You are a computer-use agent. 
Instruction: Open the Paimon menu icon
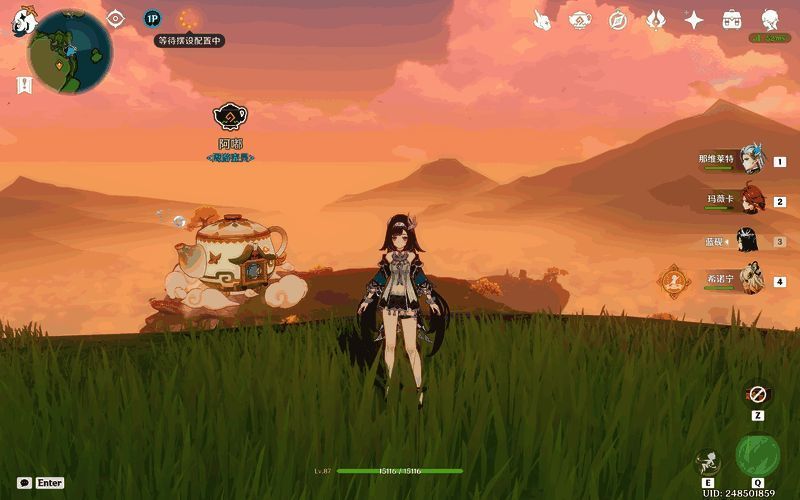[x=23, y=22]
